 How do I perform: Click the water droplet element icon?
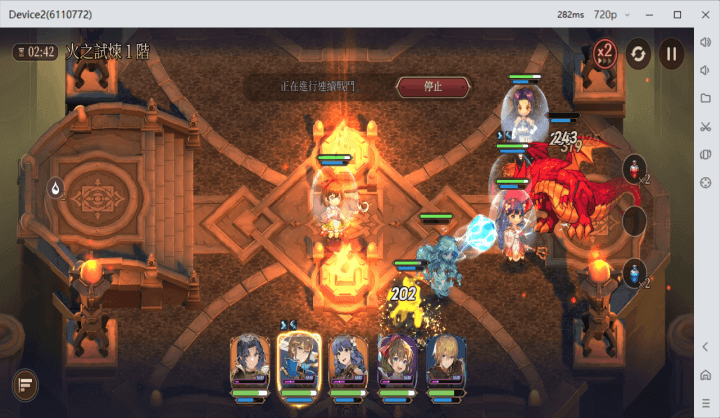click(56, 187)
